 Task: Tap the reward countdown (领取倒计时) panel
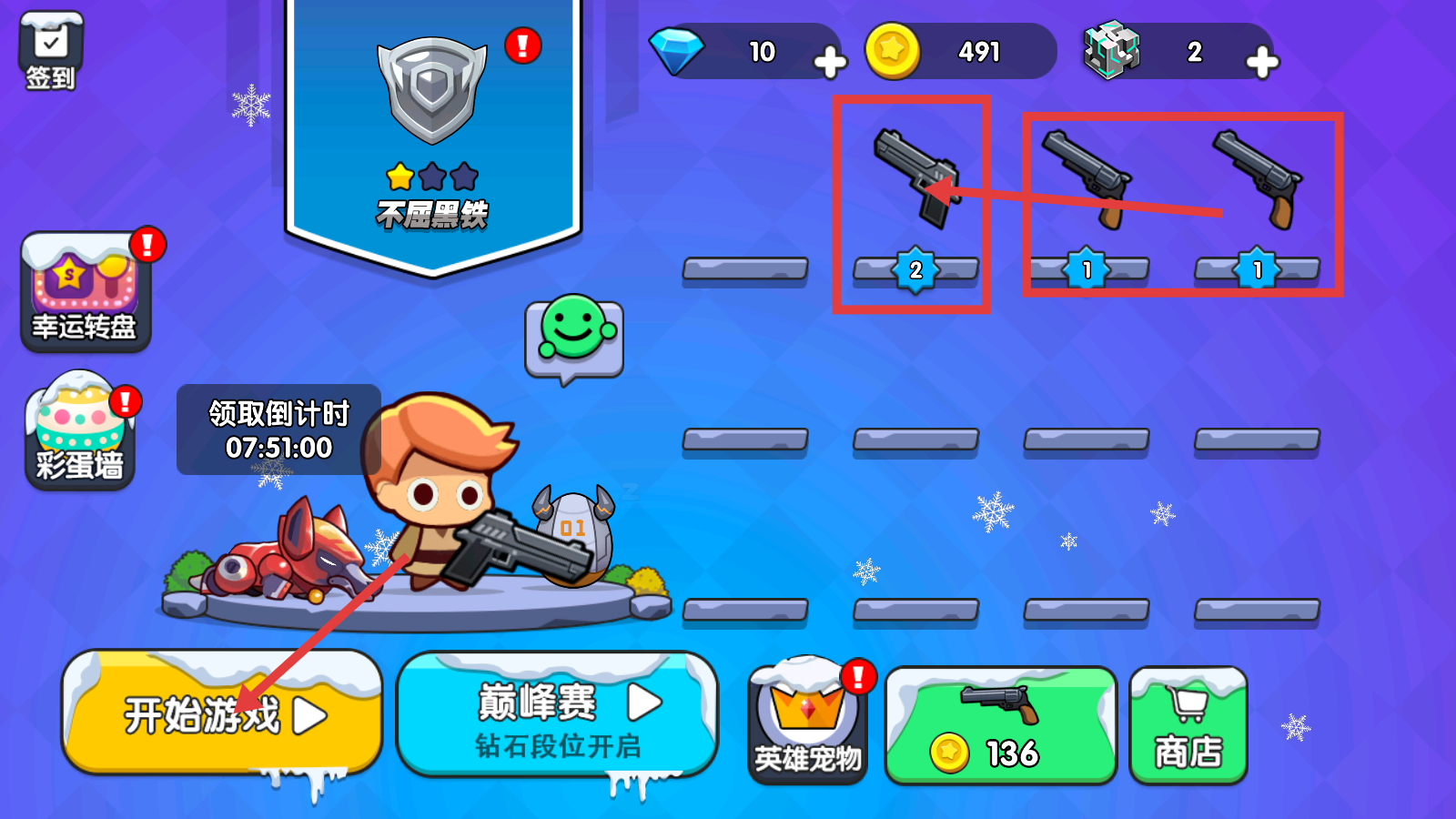[x=278, y=430]
